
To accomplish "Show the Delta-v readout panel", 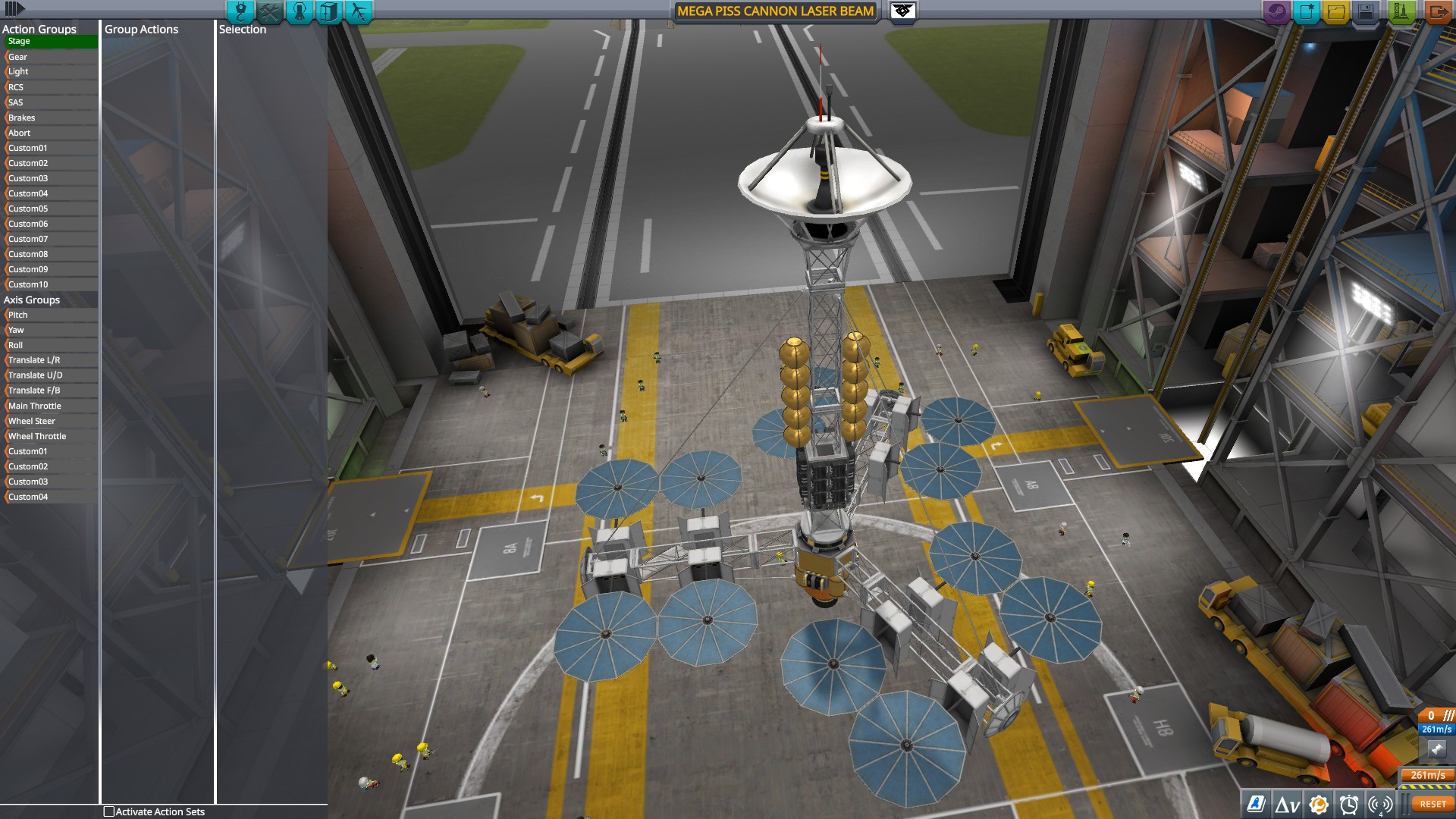I will [x=1288, y=802].
